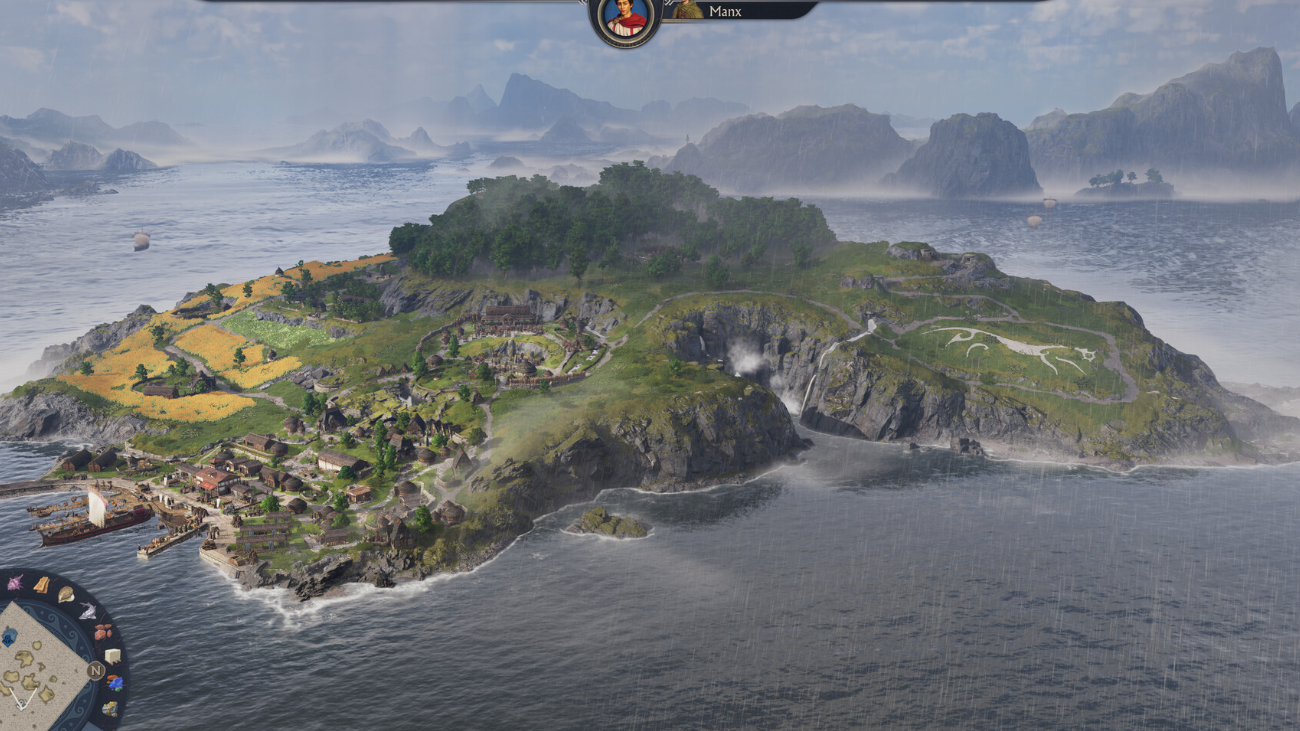Choose the wooden planks resource icon
Viewport: 1300px width, 731px height.
(x=42, y=585)
